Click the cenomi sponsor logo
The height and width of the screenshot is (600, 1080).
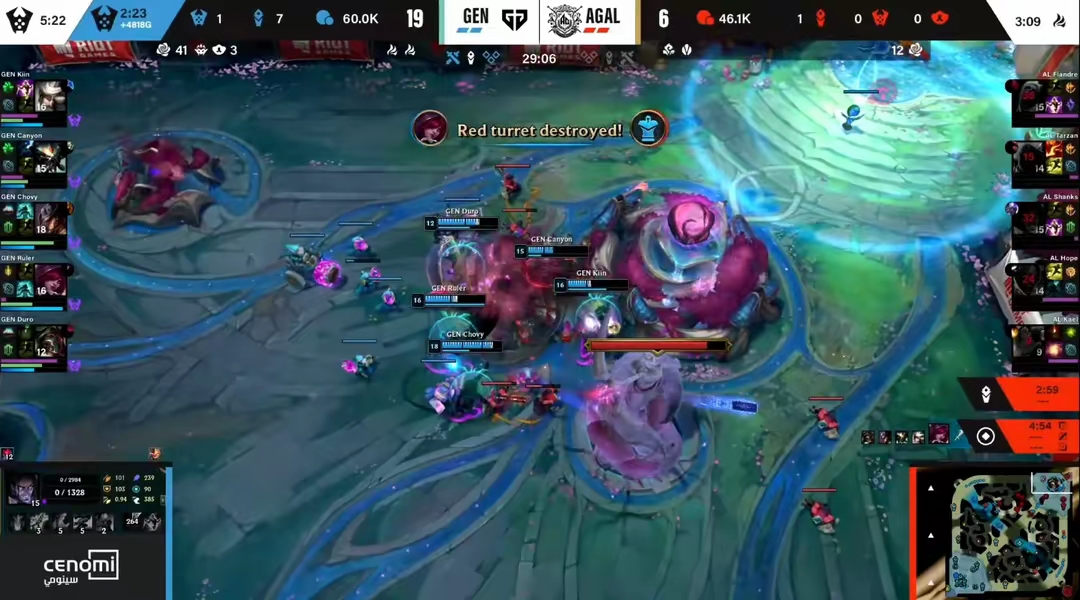coord(80,568)
